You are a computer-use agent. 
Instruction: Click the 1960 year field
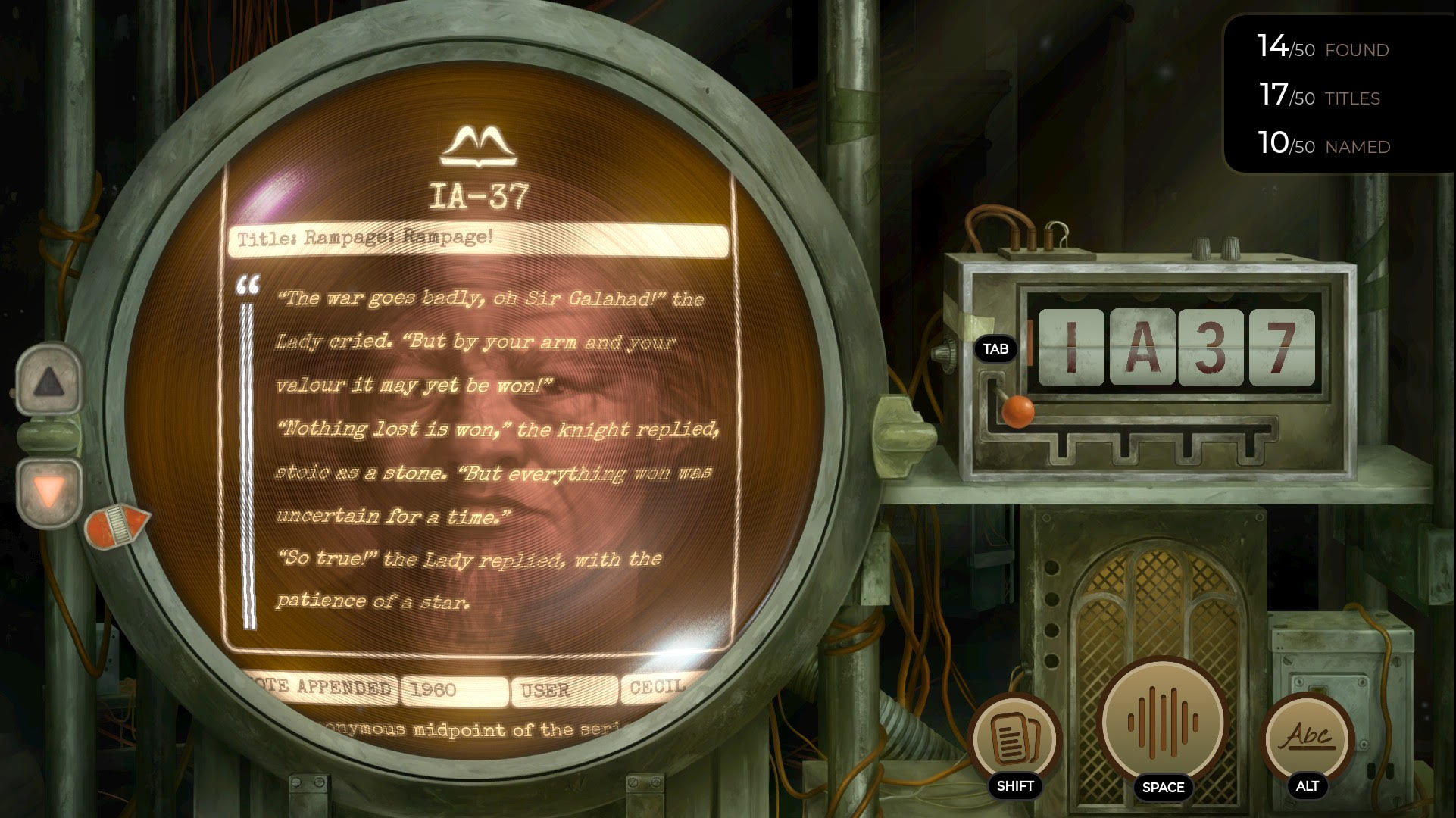pyautogui.click(x=454, y=689)
